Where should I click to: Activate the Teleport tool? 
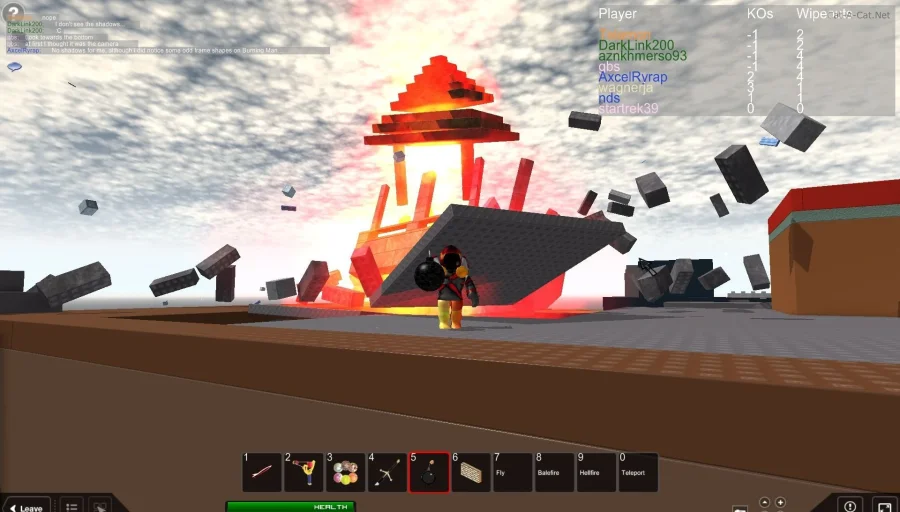pos(638,472)
